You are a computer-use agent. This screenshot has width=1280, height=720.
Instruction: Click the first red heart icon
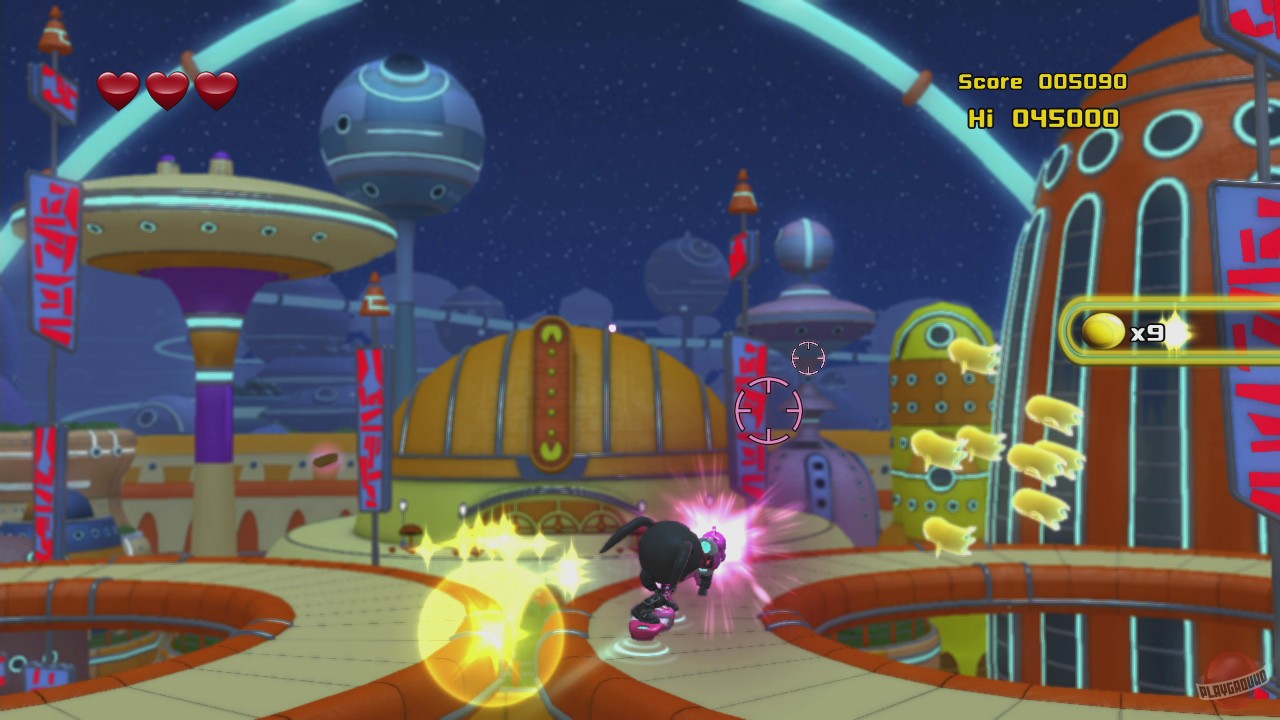pyautogui.click(x=117, y=89)
